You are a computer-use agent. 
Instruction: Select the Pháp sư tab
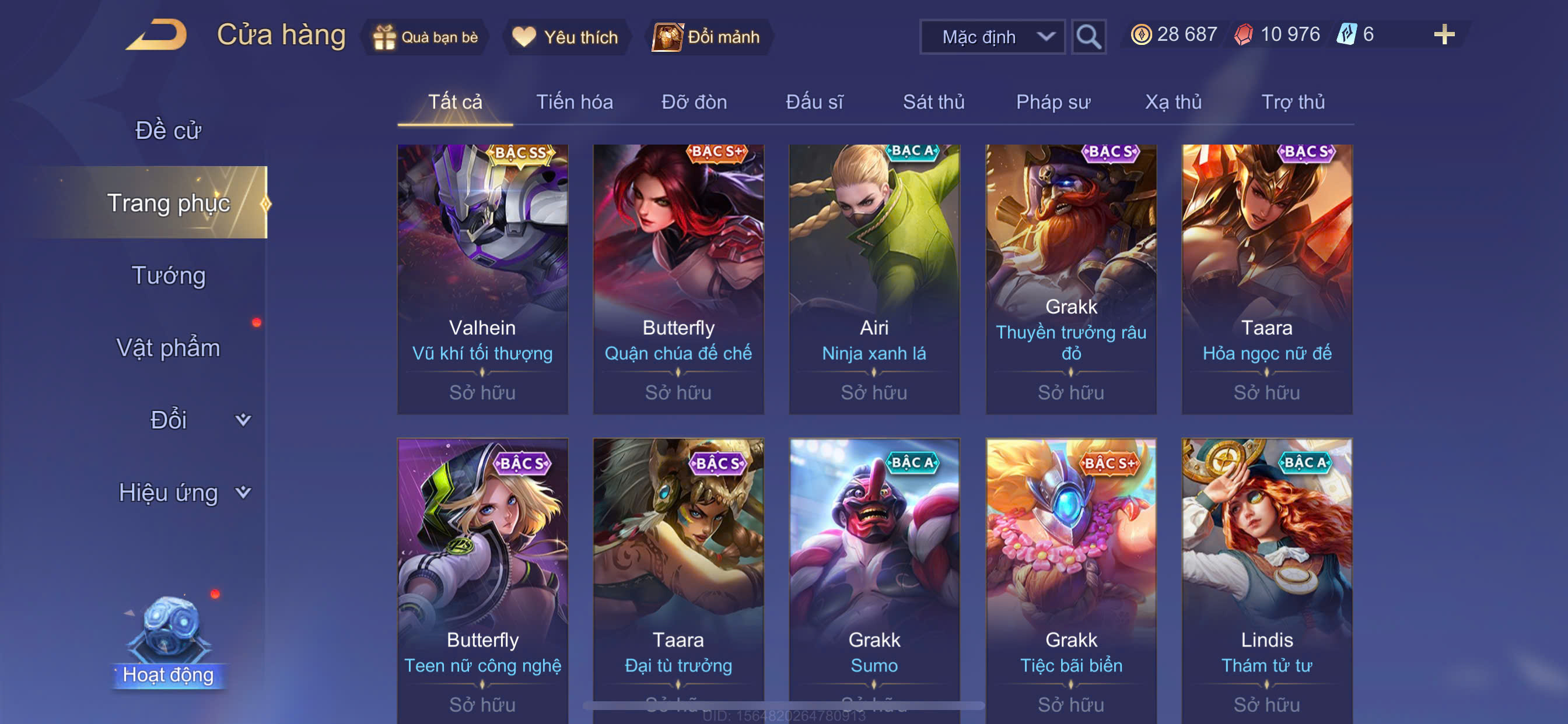coord(1053,101)
